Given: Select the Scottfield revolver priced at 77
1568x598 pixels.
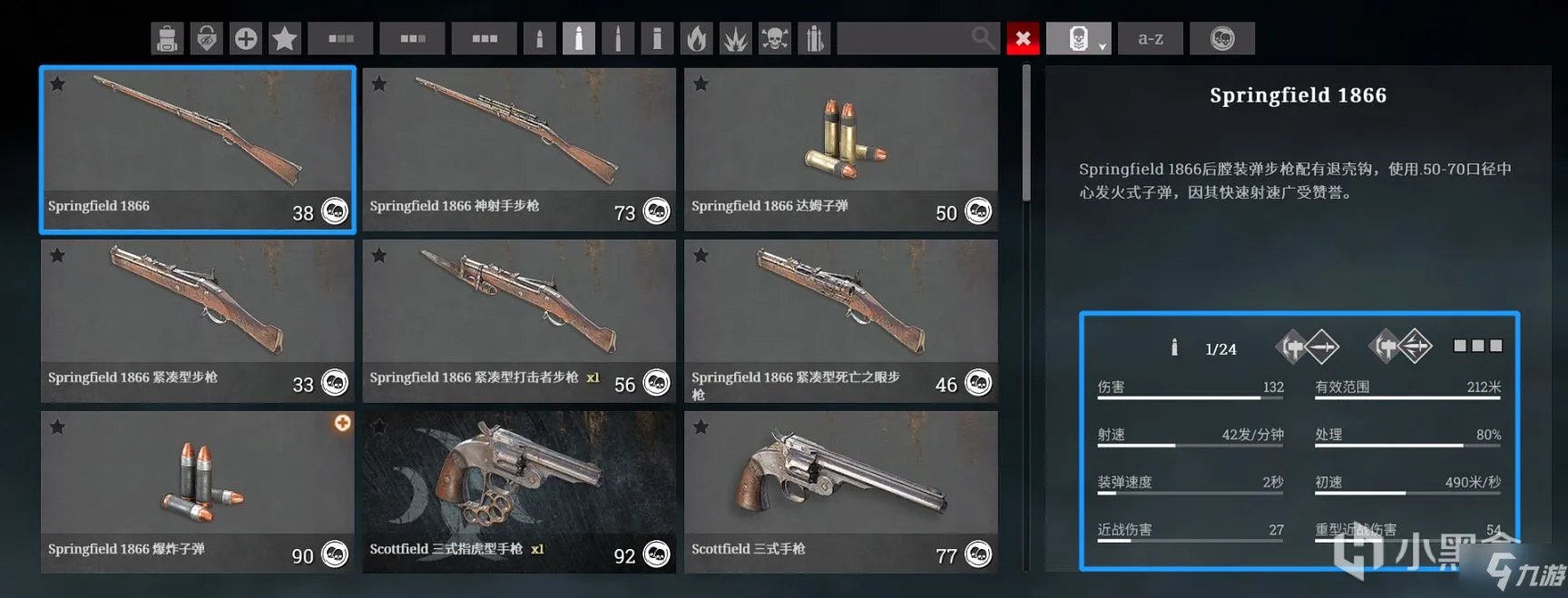Looking at the screenshot, I should (x=840, y=492).
